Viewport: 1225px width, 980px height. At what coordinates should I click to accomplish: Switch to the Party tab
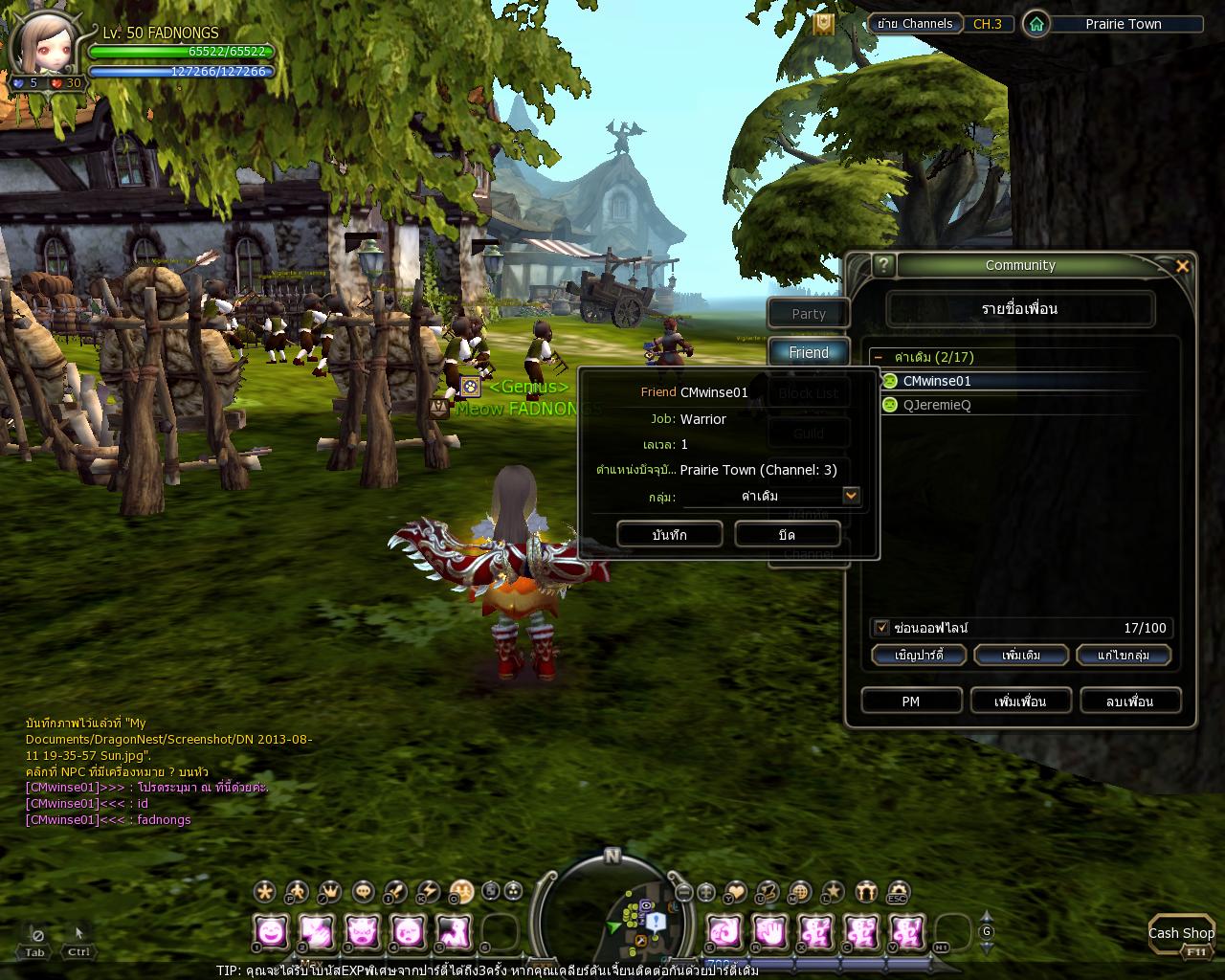tap(809, 314)
